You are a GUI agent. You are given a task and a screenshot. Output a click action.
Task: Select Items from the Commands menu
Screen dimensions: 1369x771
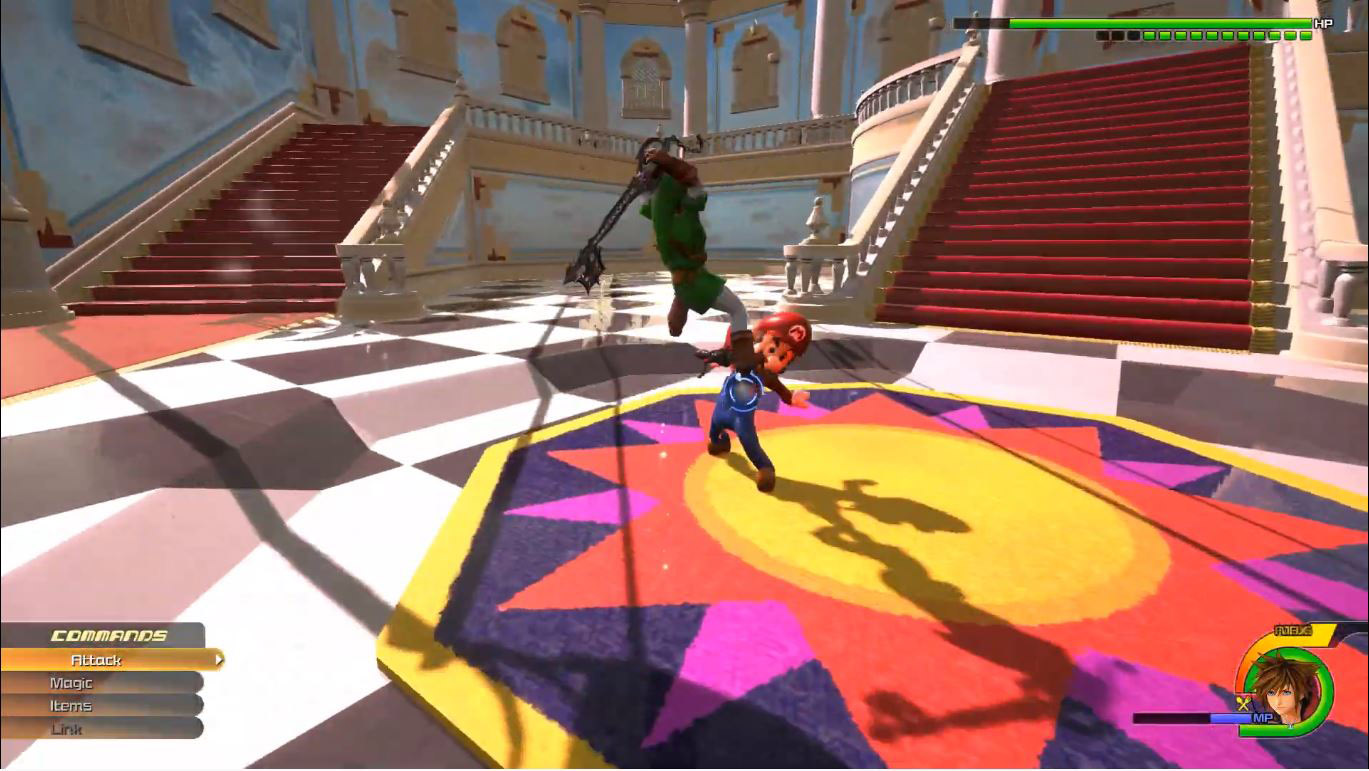click(x=68, y=705)
